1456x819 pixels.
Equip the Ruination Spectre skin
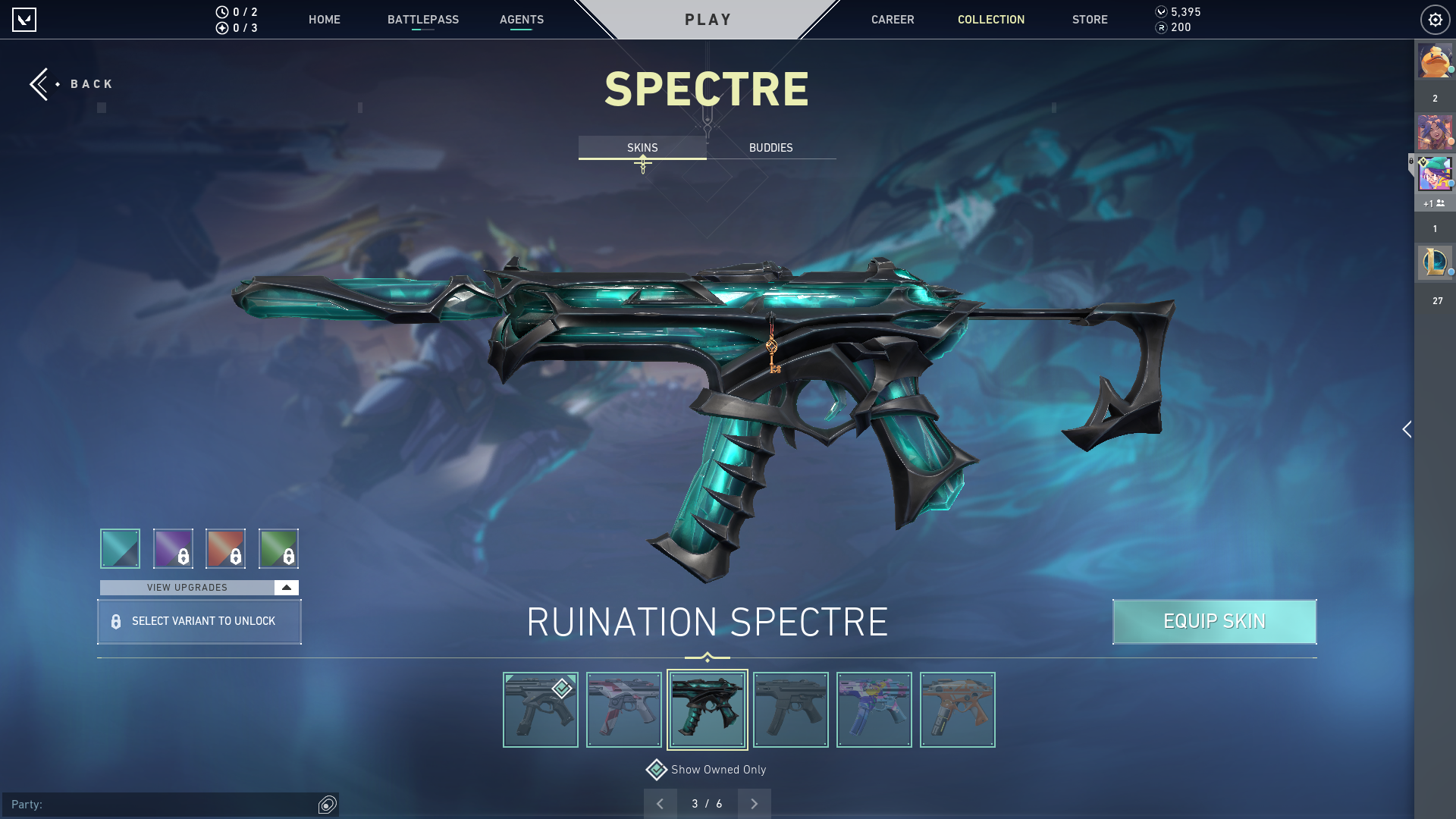[x=1214, y=622]
